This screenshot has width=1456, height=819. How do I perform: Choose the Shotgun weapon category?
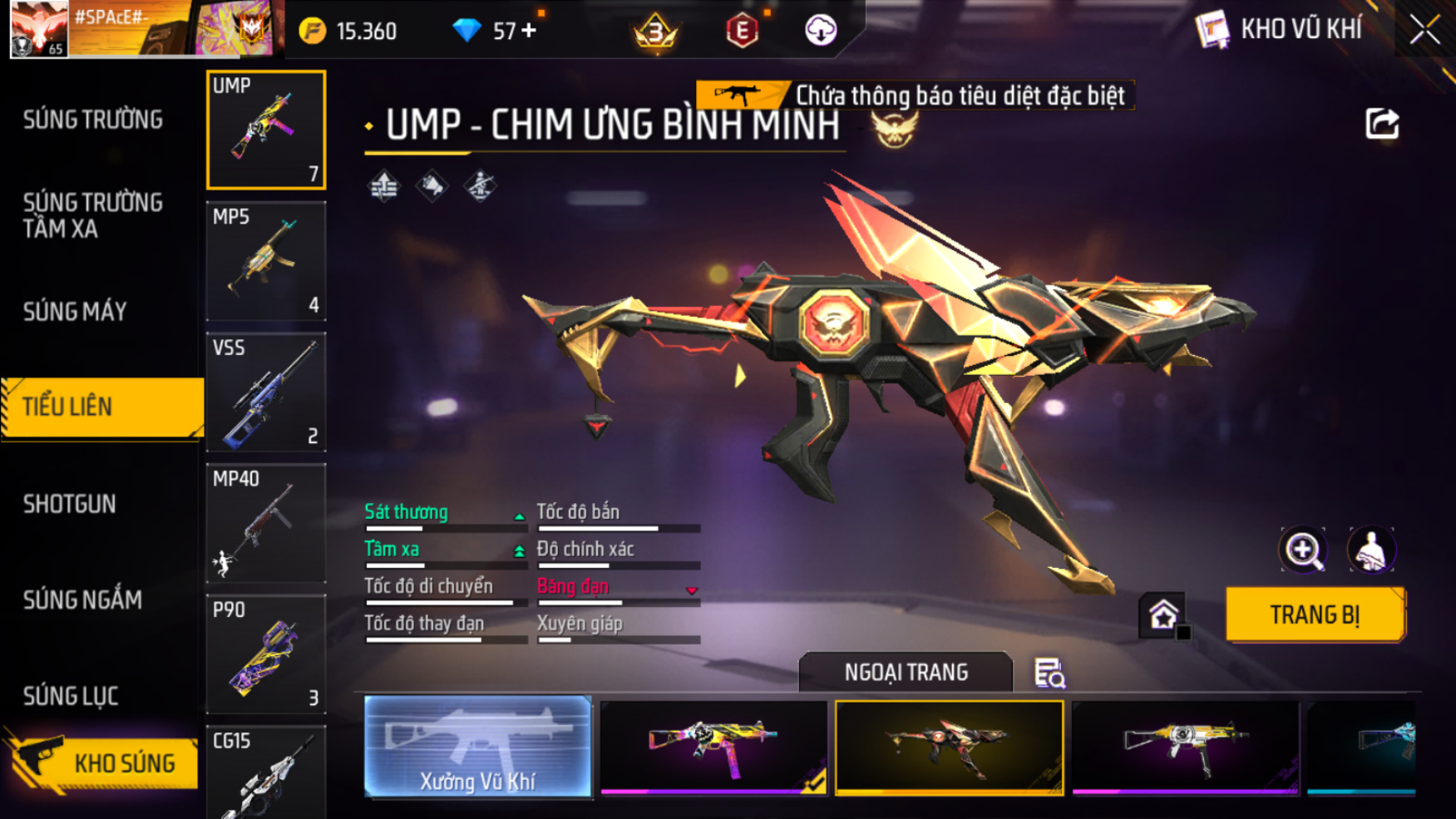[70, 504]
